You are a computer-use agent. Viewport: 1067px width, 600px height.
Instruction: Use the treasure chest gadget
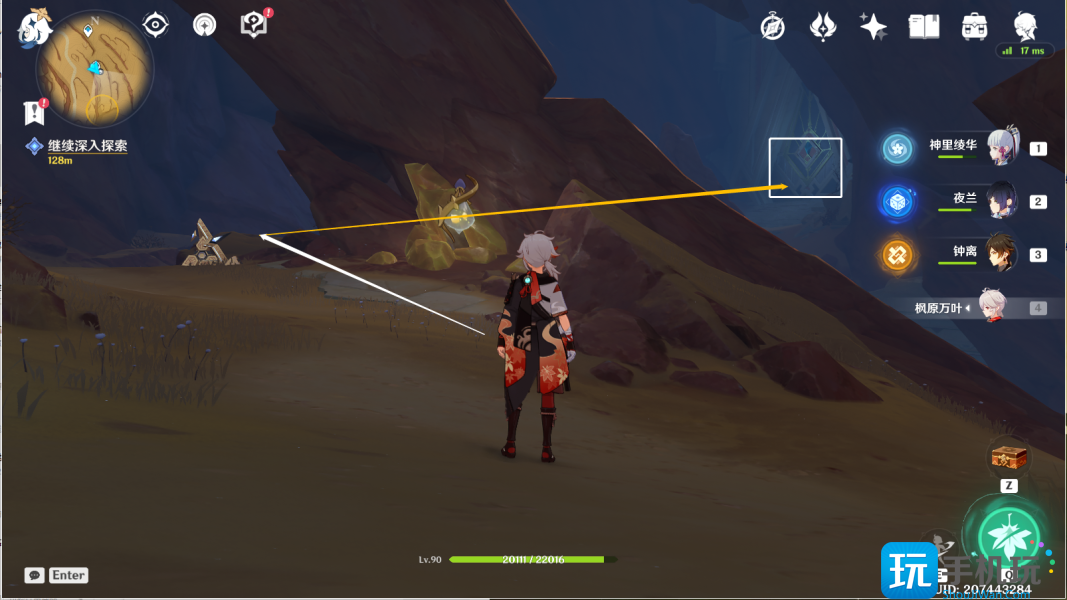(1008, 458)
